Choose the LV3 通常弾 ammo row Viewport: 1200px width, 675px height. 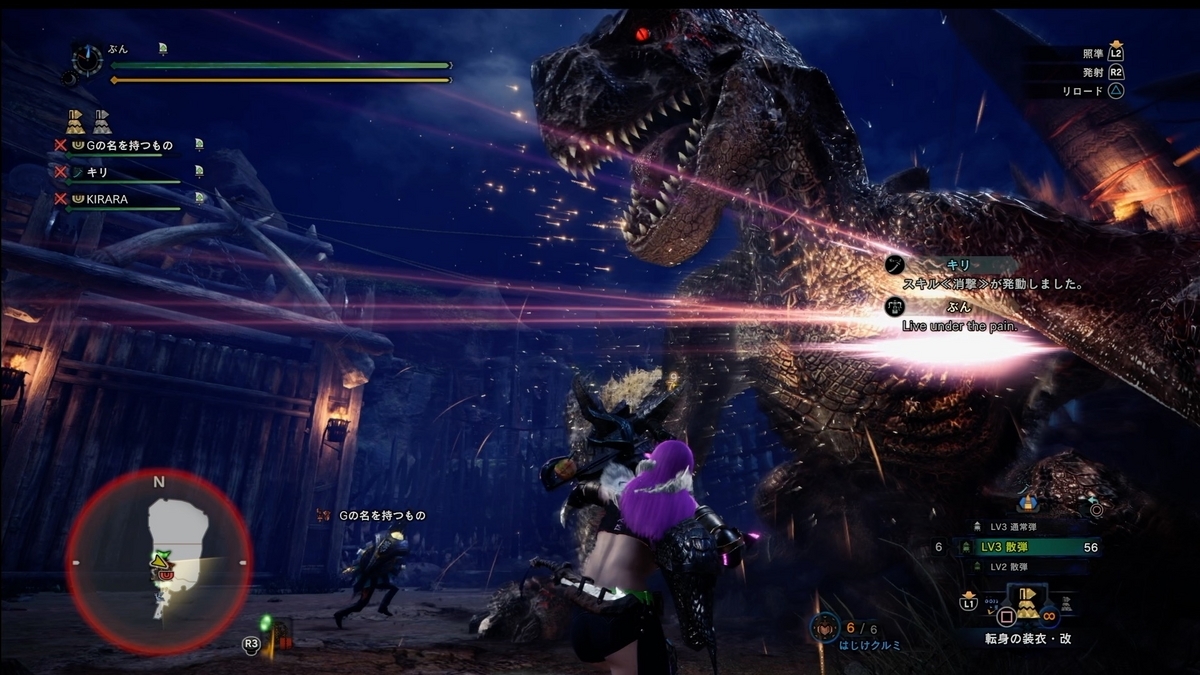pyautogui.click(x=1020, y=527)
